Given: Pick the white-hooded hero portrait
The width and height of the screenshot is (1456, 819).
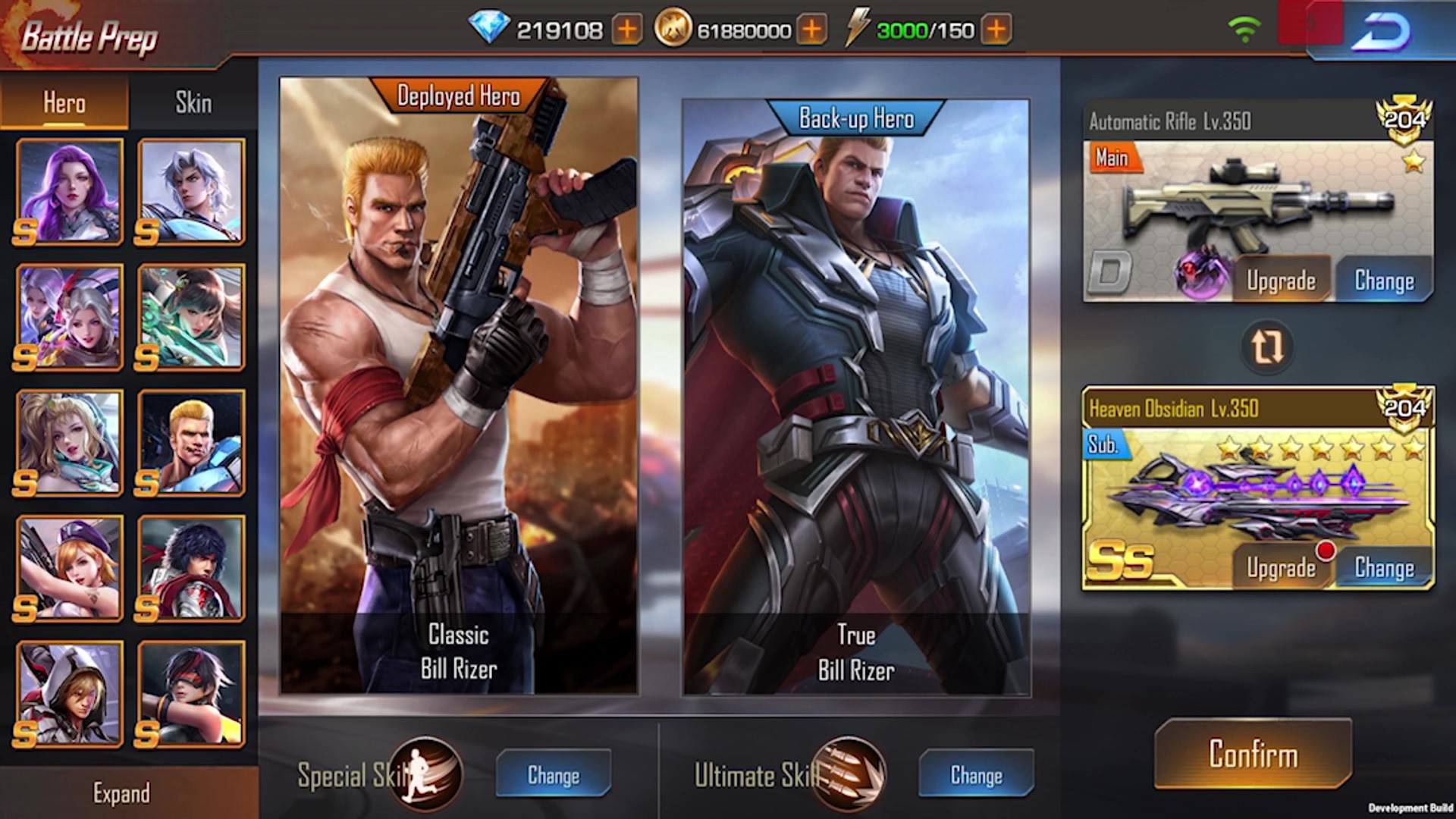Looking at the screenshot, I should [69, 694].
